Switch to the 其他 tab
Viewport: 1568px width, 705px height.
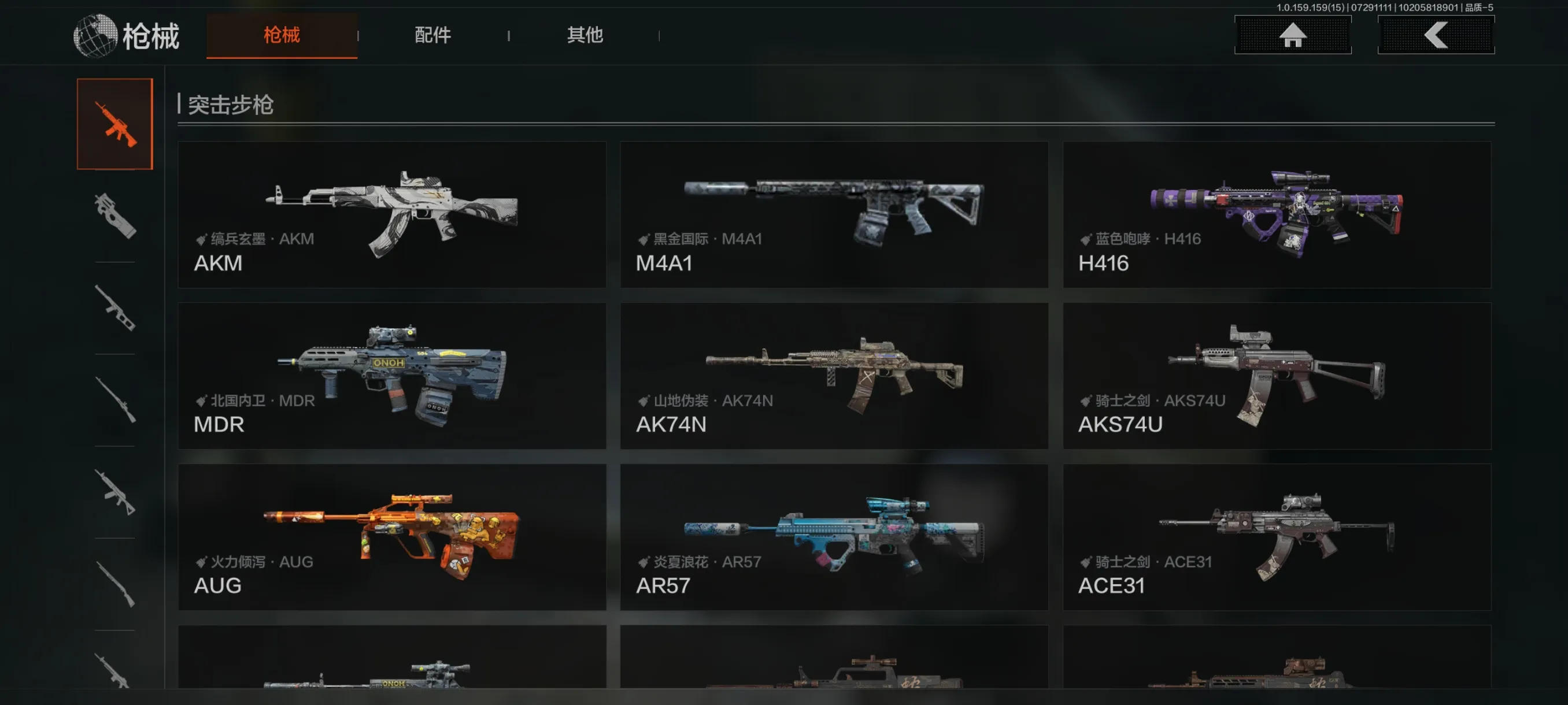coord(585,35)
